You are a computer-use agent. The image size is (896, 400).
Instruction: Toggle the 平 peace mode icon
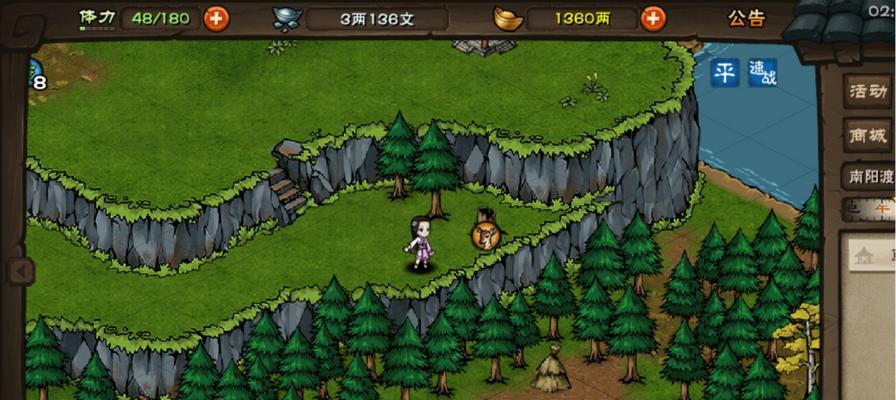pos(725,72)
